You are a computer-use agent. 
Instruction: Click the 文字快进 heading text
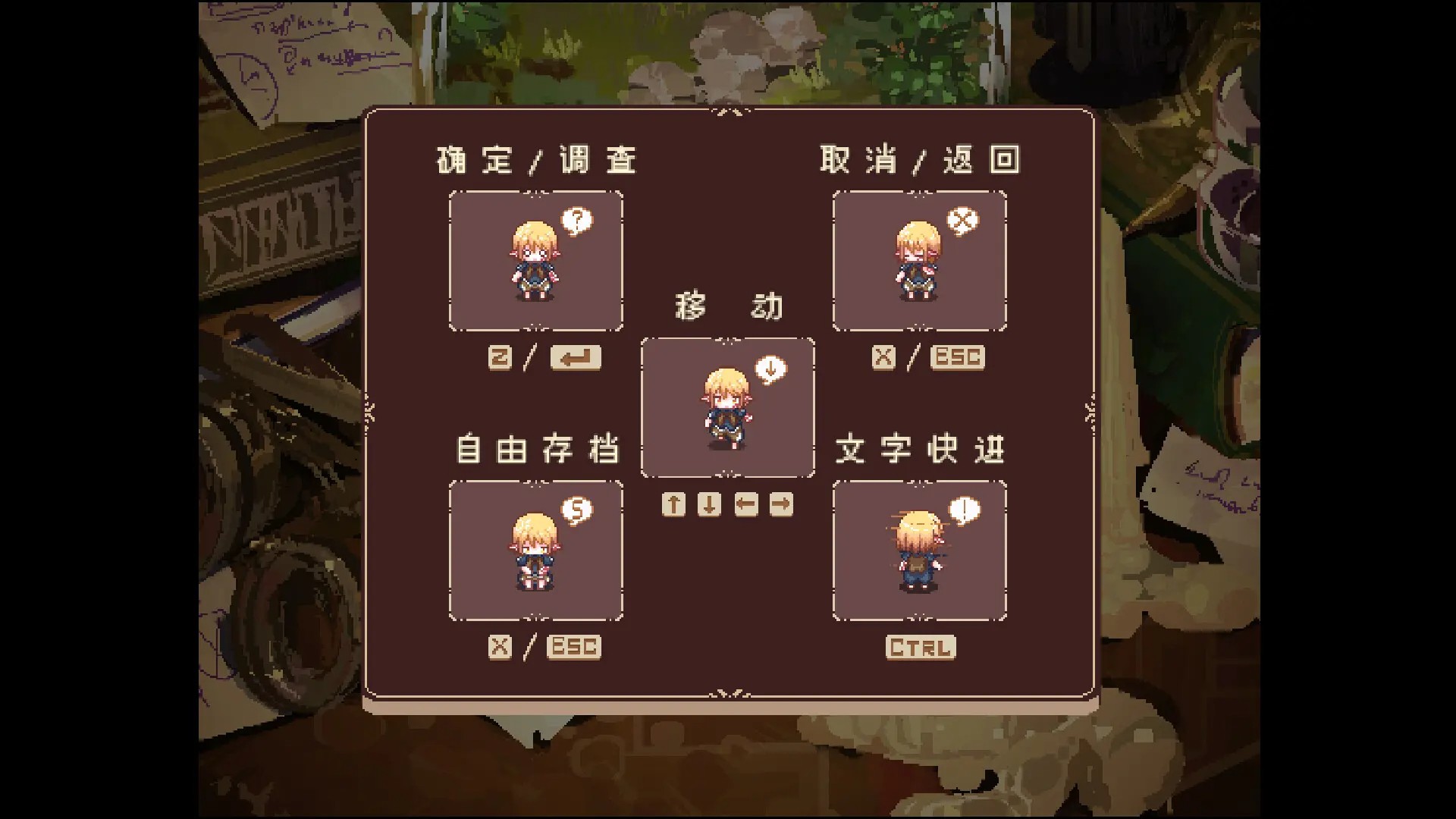921,447
